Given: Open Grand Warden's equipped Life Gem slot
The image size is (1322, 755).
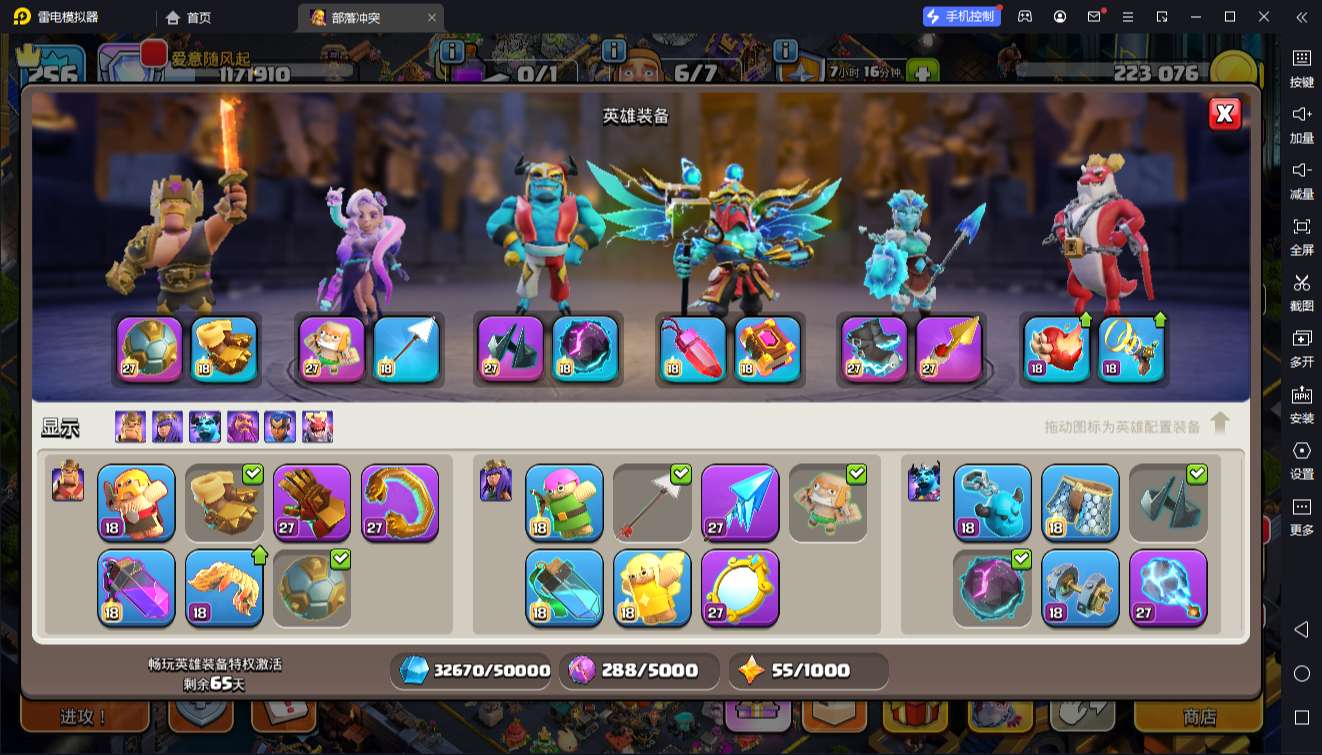Looking at the screenshot, I should click(693, 349).
